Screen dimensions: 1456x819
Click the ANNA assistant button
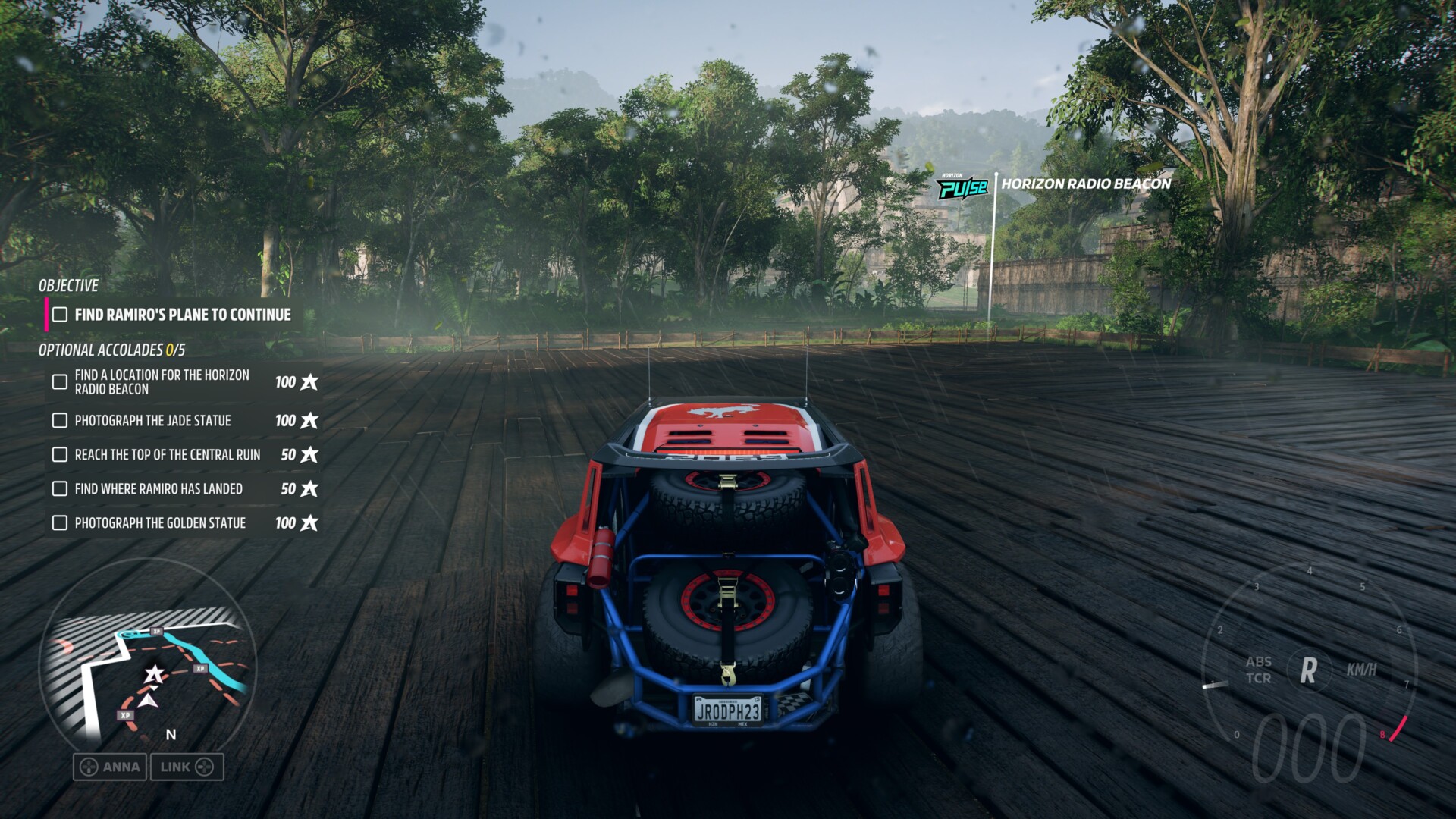pyautogui.click(x=111, y=767)
